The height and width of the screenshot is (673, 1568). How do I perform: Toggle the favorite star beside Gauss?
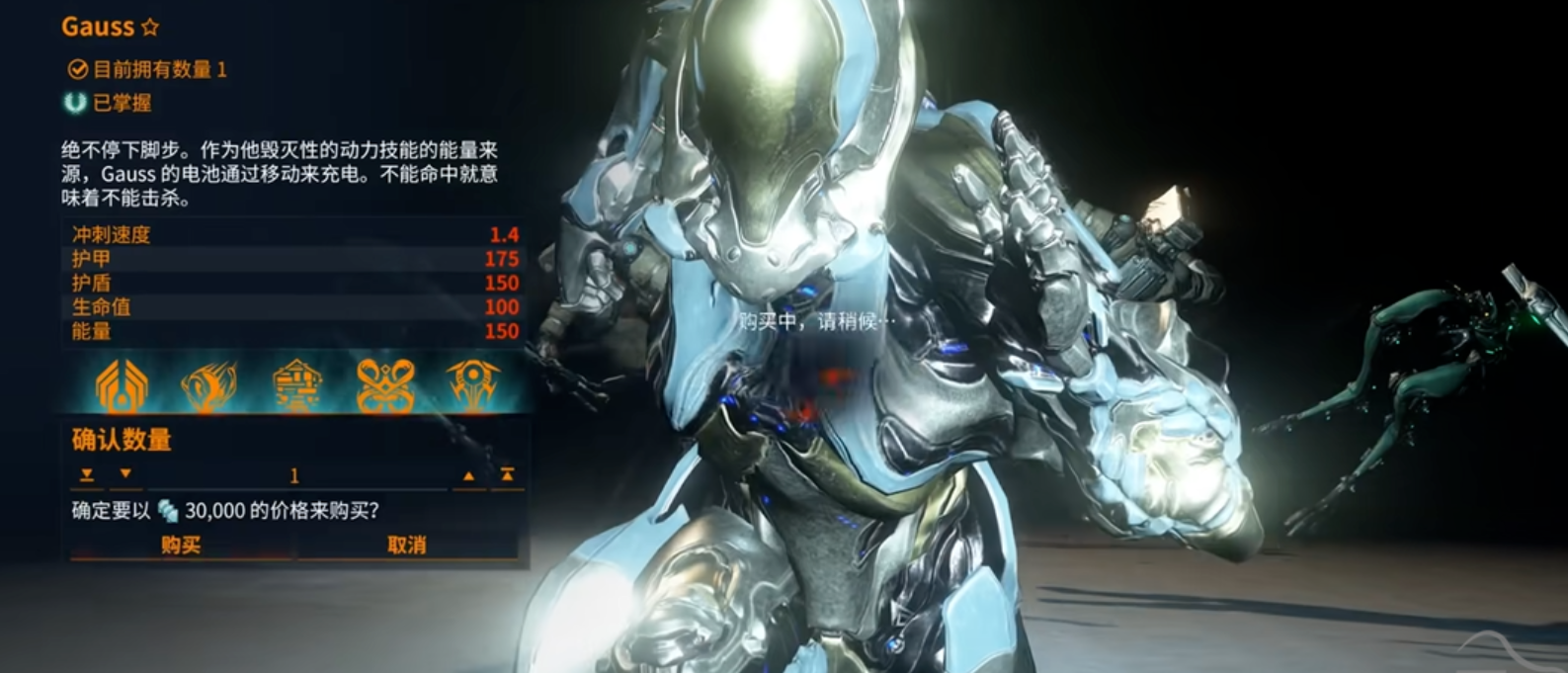coord(150,28)
